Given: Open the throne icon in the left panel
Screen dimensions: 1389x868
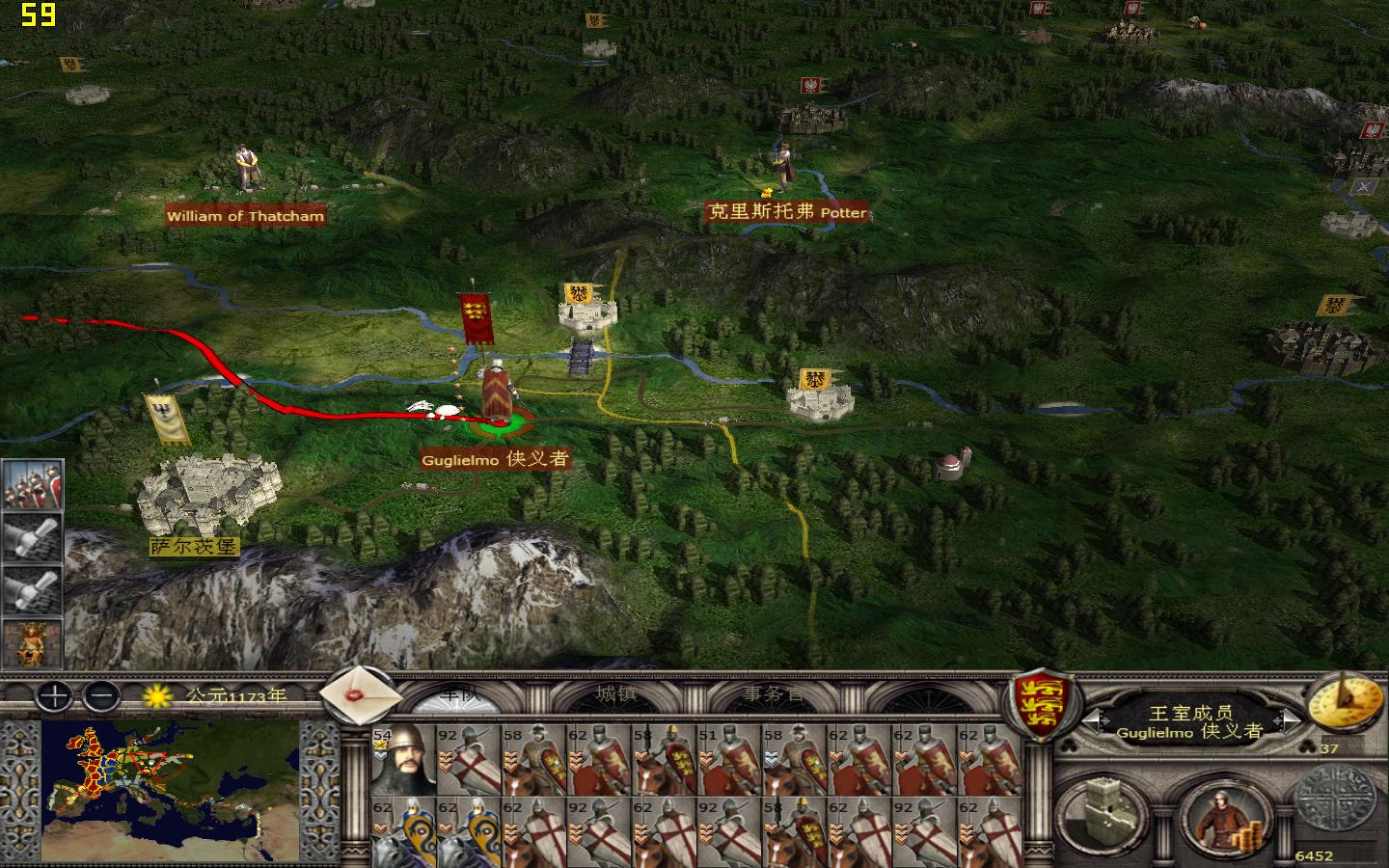Looking at the screenshot, I should pyautogui.click(x=32, y=637).
